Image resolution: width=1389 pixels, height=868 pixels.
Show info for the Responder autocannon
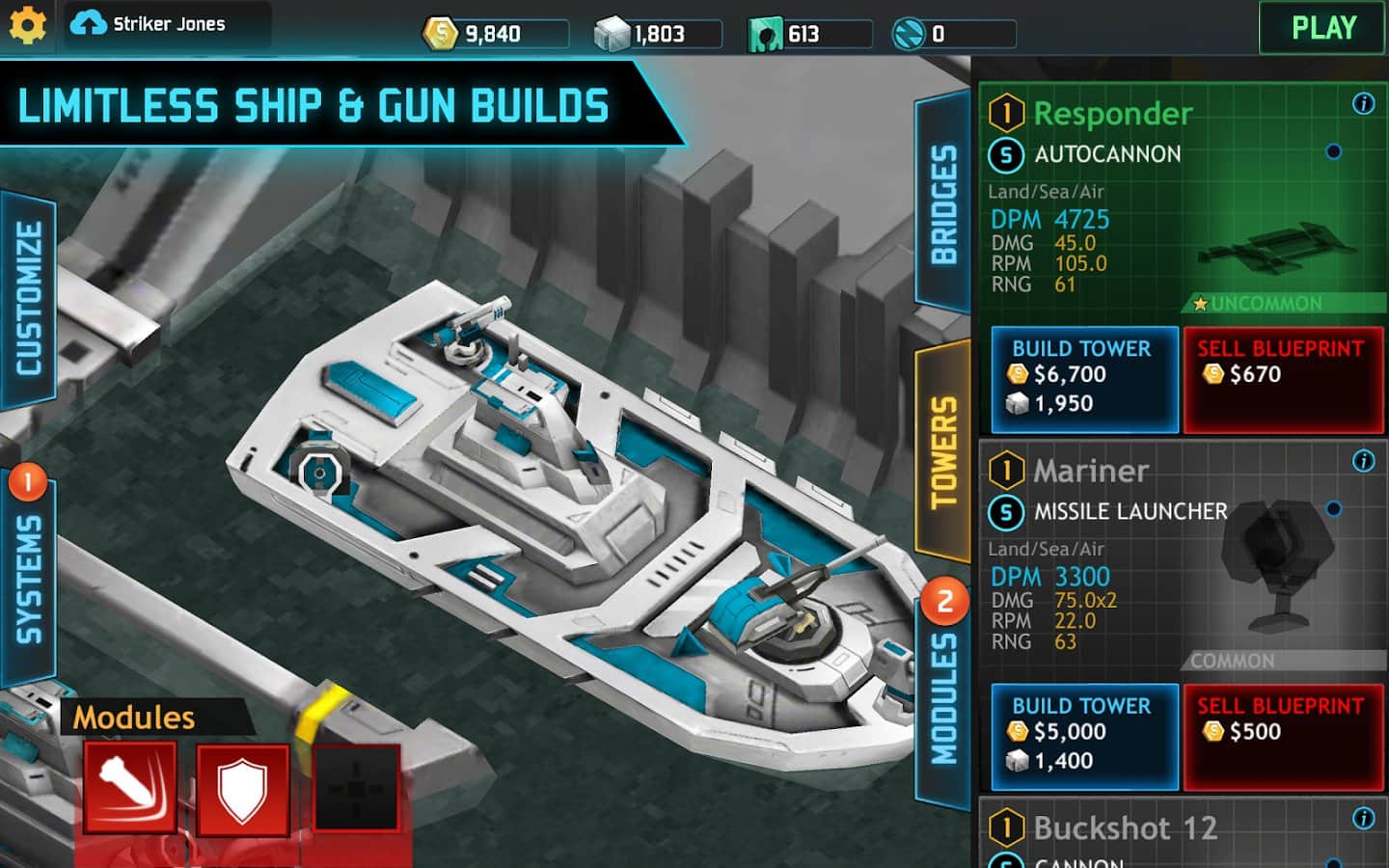[1363, 103]
